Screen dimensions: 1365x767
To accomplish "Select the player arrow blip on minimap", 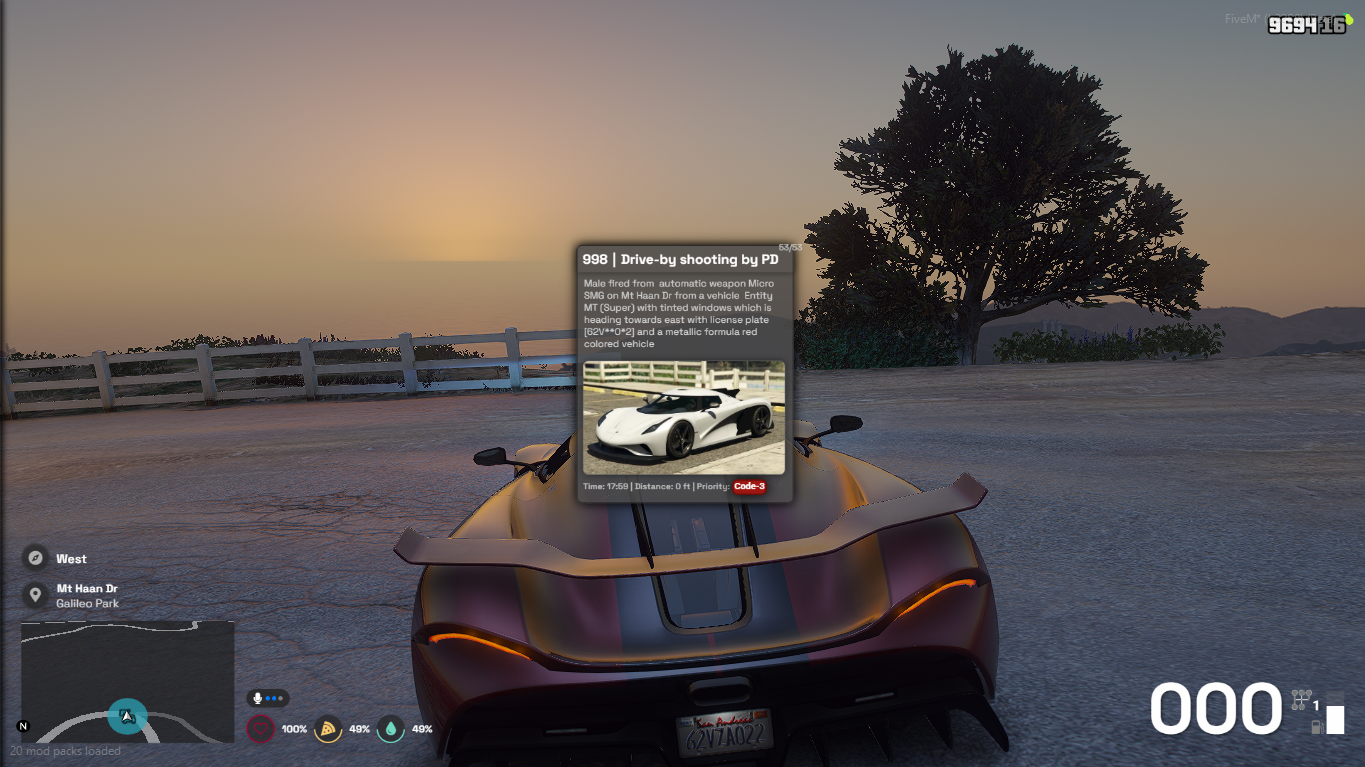I will [x=127, y=716].
